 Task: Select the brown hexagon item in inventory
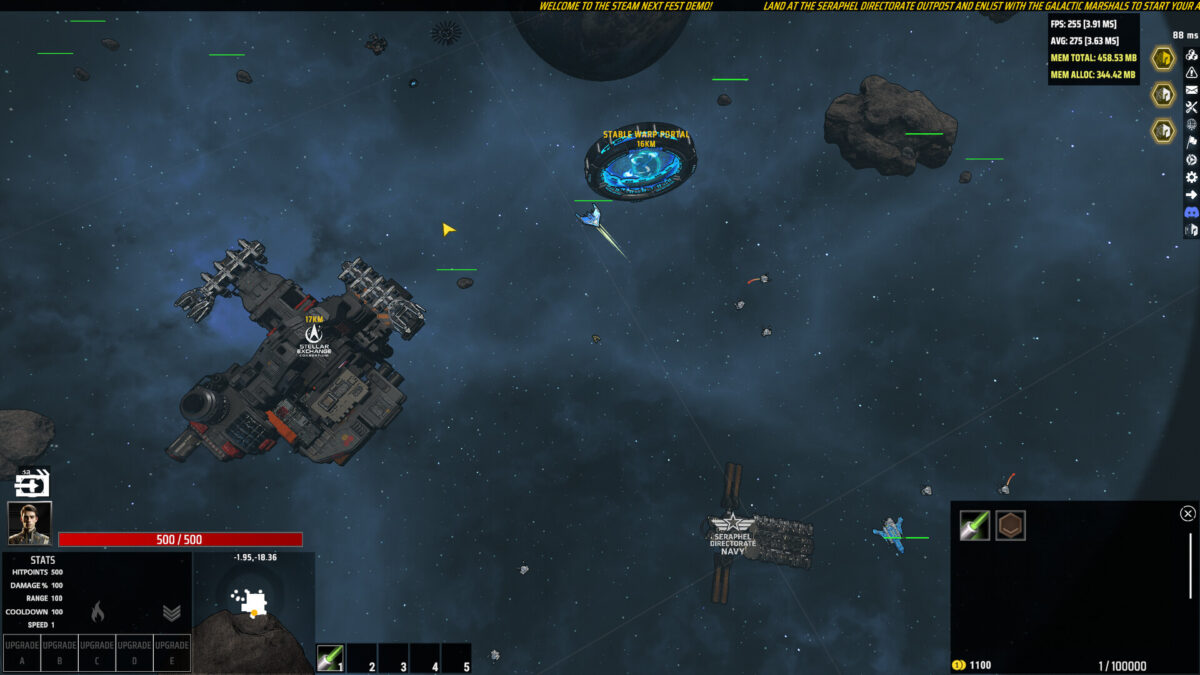(1010, 526)
